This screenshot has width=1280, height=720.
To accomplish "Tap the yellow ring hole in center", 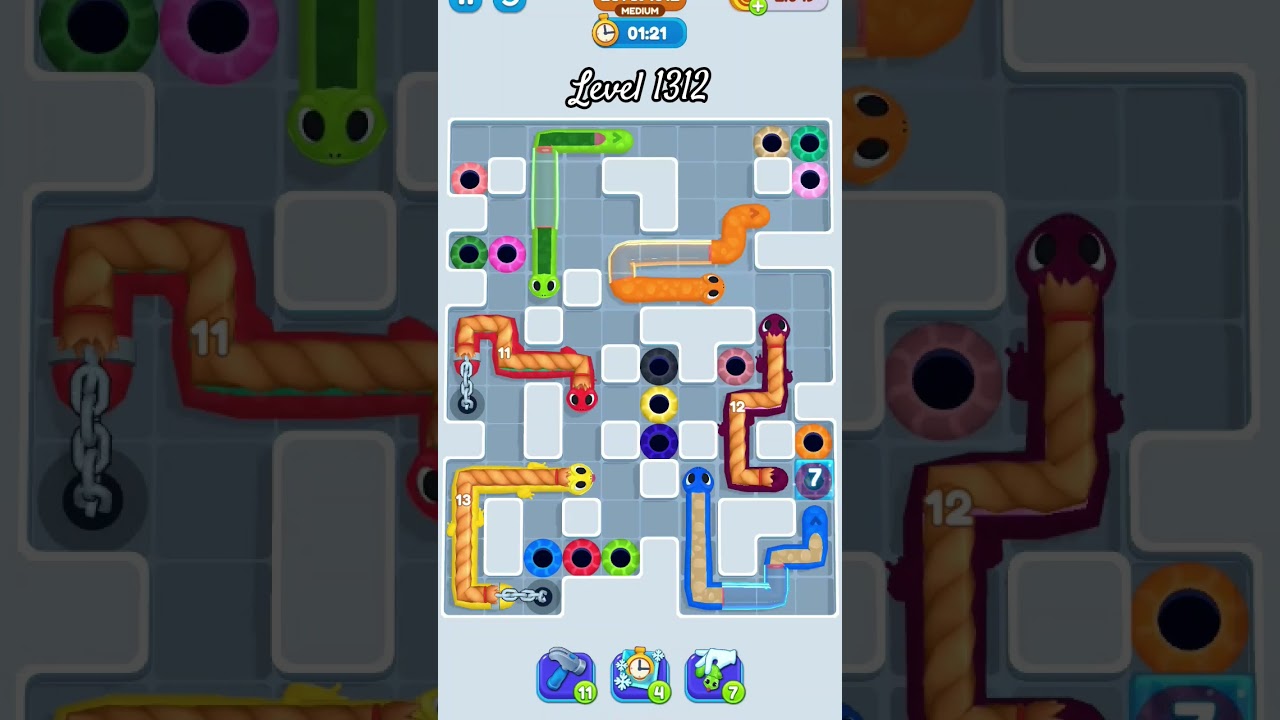I will click(x=657, y=404).
